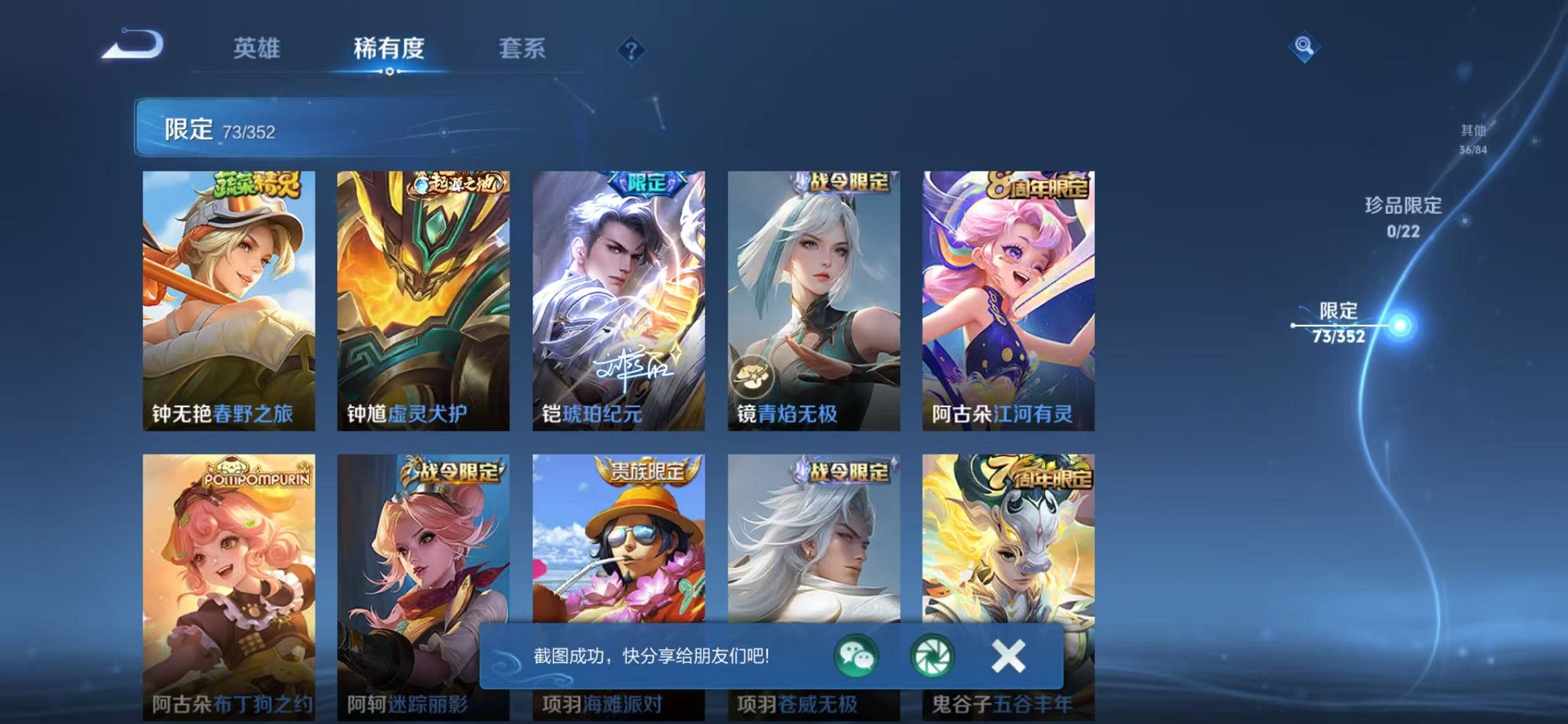Open the help panel via the question mark icon
1568x724 pixels.
tap(633, 50)
